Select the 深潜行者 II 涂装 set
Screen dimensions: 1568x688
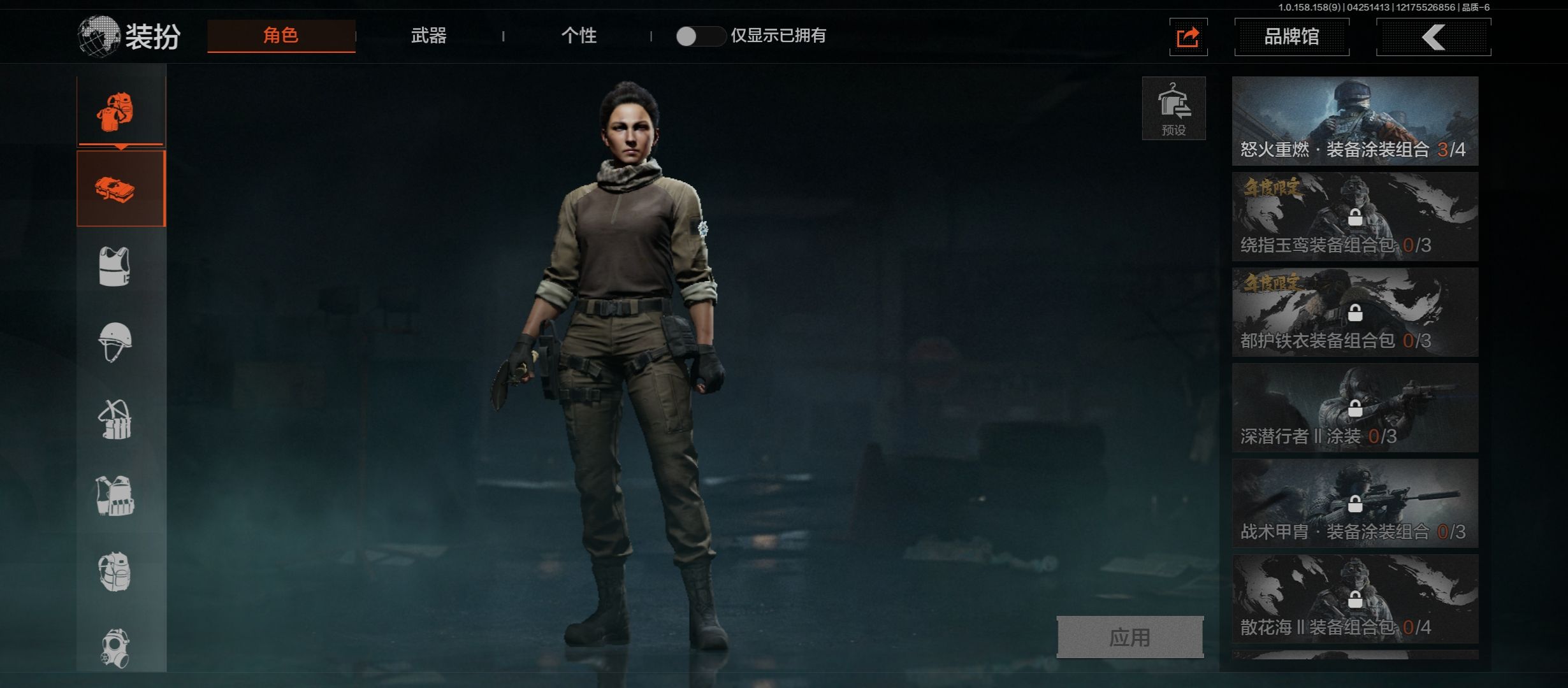pyautogui.click(x=1354, y=408)
